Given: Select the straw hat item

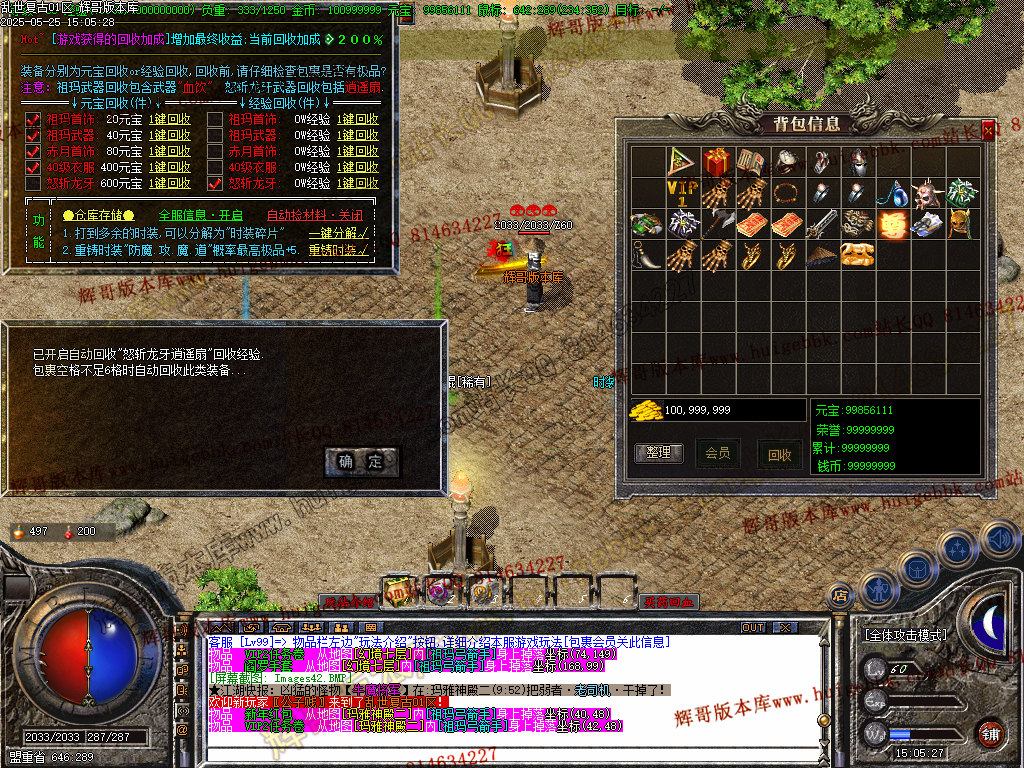Looking at the screenshot, I should coord(821,255).
